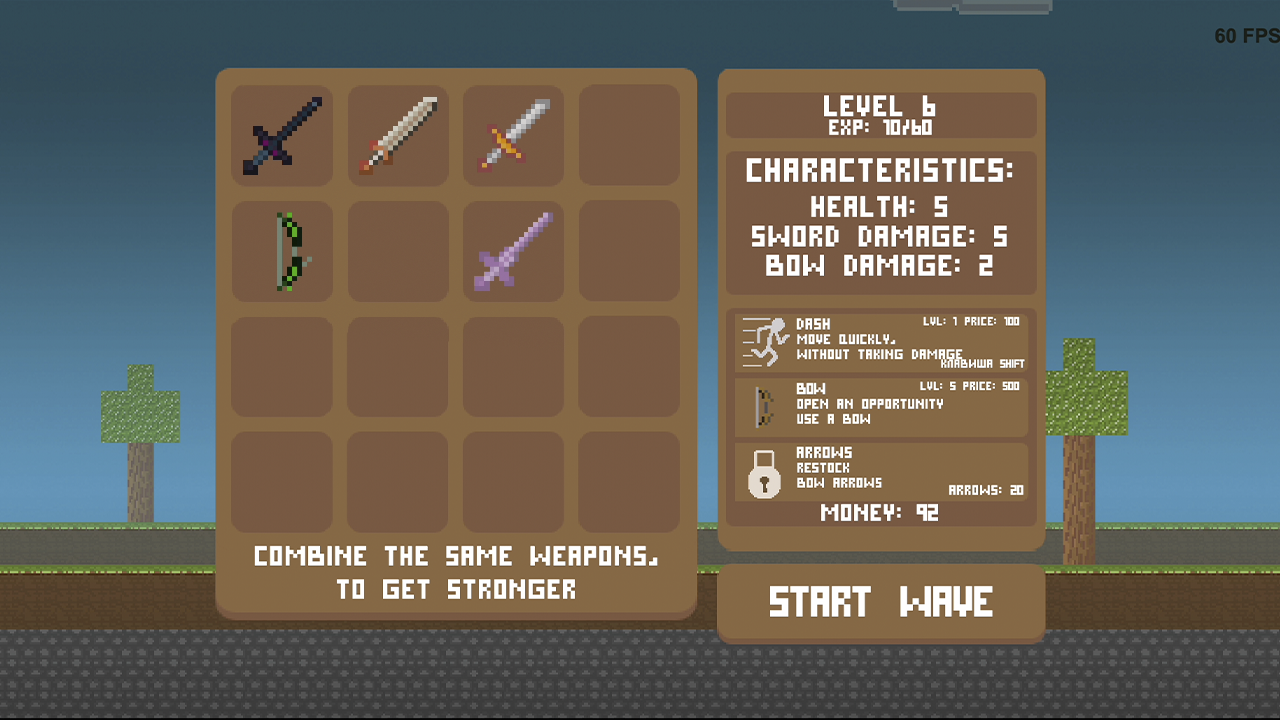Select the orange-handled iron sword
This screenshot has height=720, width=1280.
click(x=397, y=136)
